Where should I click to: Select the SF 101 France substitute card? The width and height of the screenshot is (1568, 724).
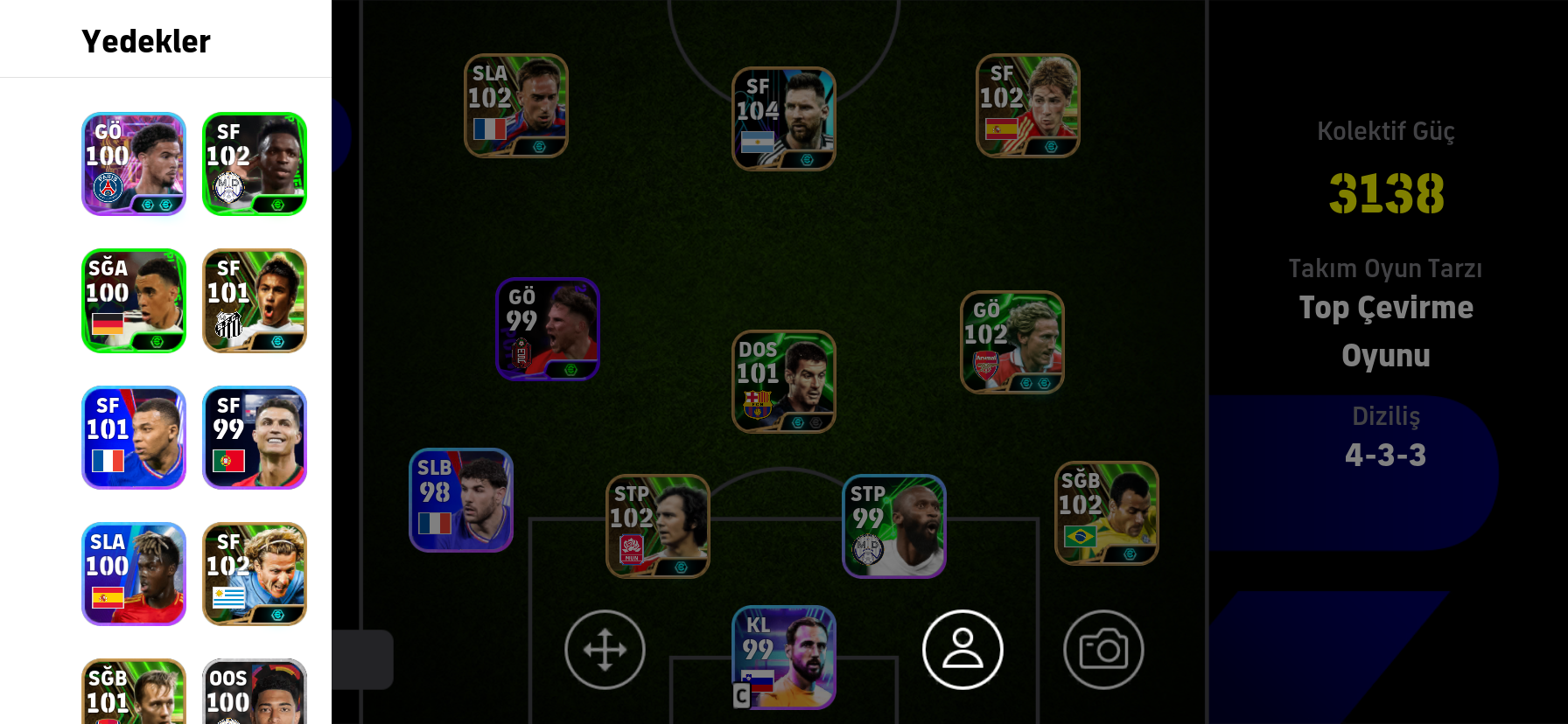pyautogui.click(x=134, y=437)
